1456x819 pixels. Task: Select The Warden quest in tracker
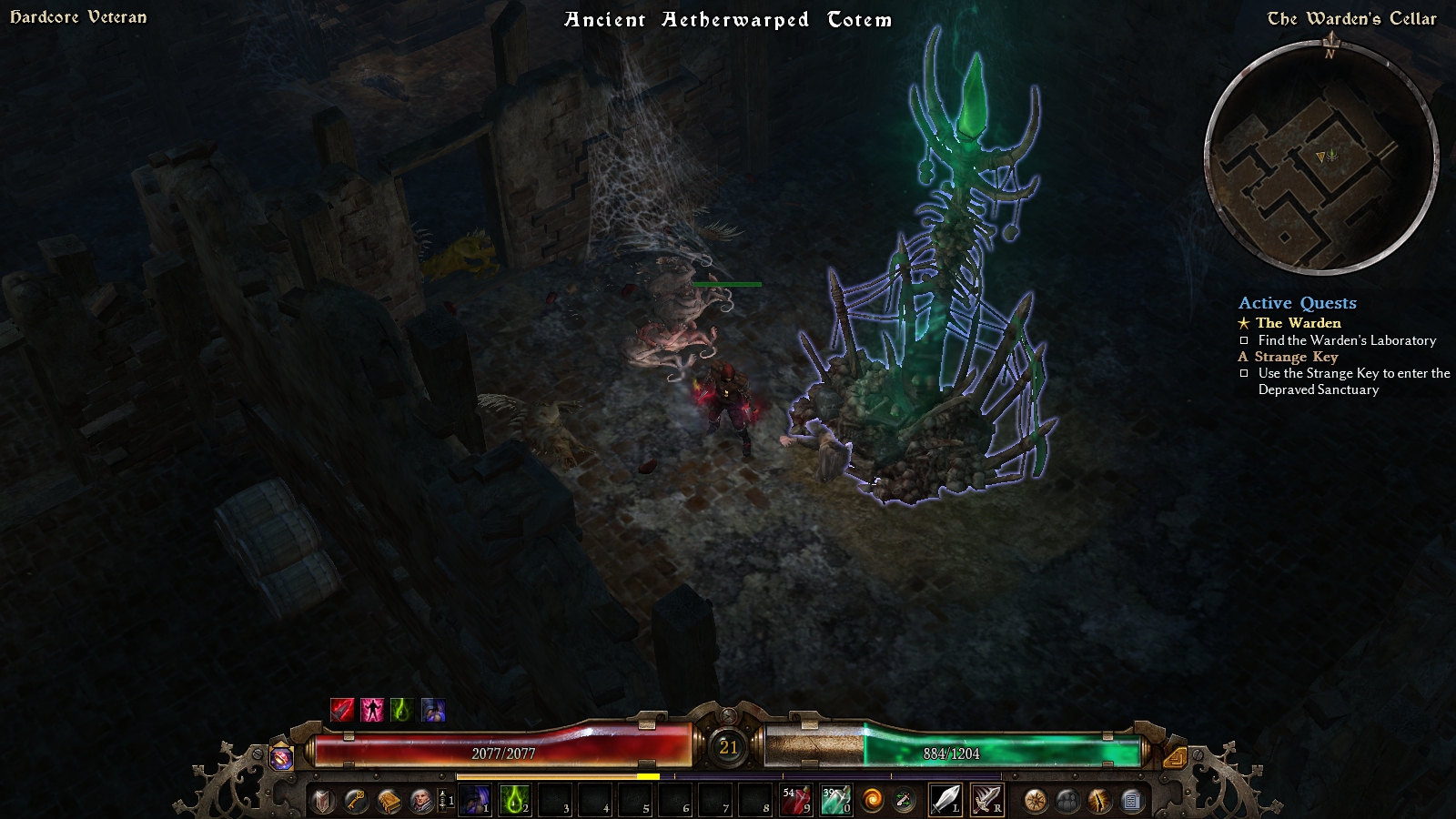click(1298, 323)
